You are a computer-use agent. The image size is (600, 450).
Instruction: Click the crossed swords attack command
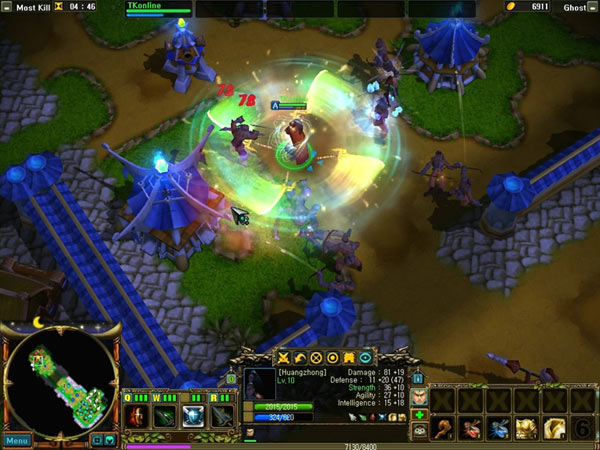pos(283,357)
